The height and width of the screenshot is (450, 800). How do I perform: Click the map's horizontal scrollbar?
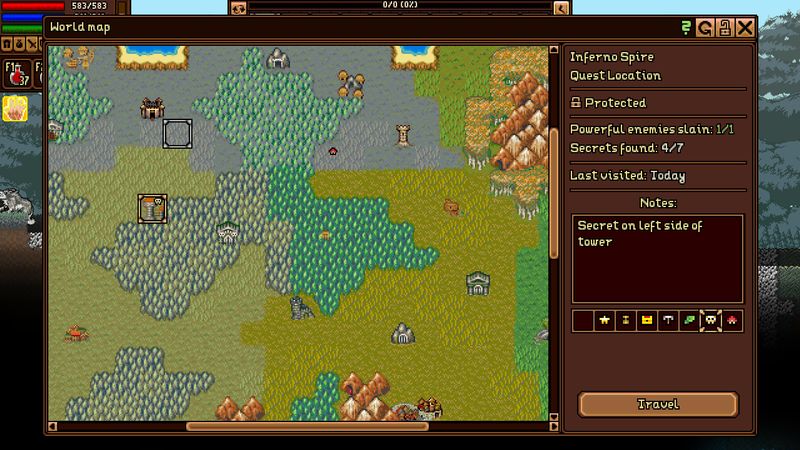pos(300,427)
